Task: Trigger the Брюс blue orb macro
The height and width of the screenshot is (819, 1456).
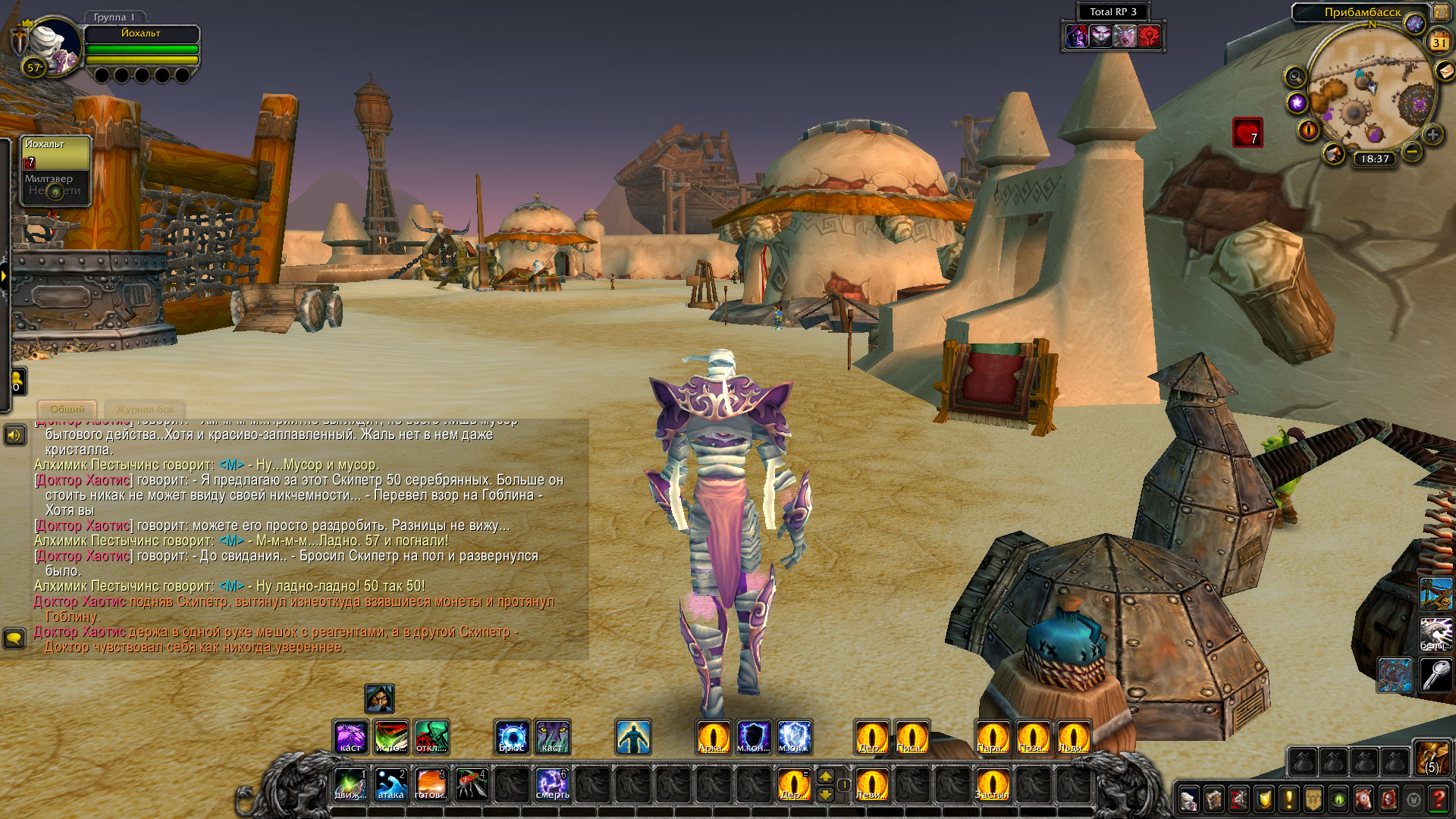Action: (x=512, y=737)
